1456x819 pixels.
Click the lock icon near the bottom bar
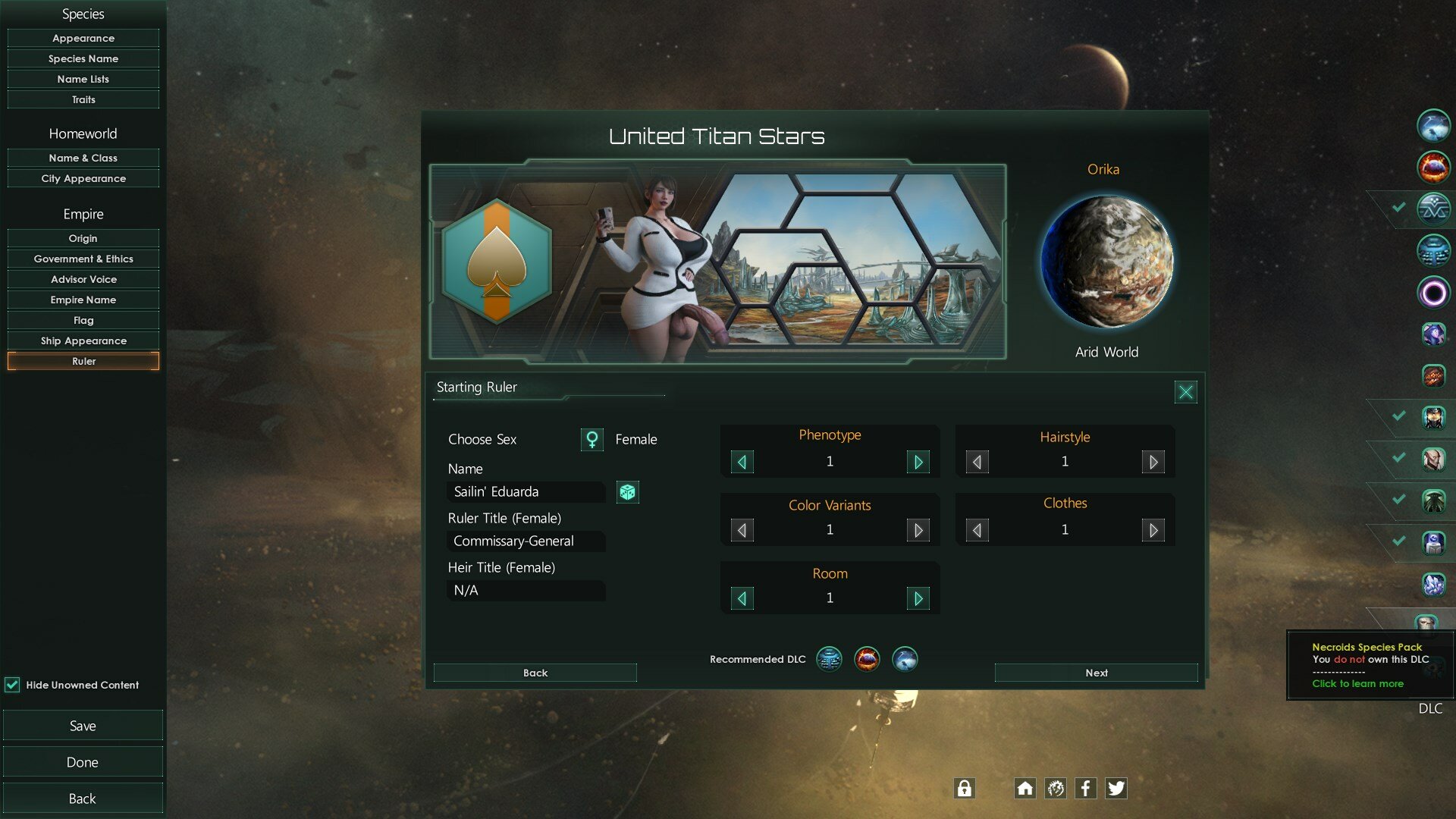click(964, 788)
